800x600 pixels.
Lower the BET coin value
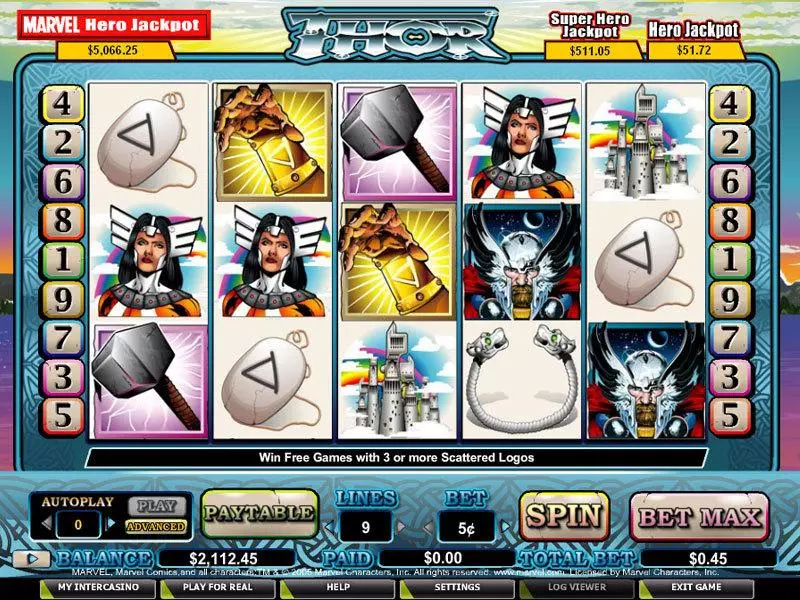click(427, 525)
